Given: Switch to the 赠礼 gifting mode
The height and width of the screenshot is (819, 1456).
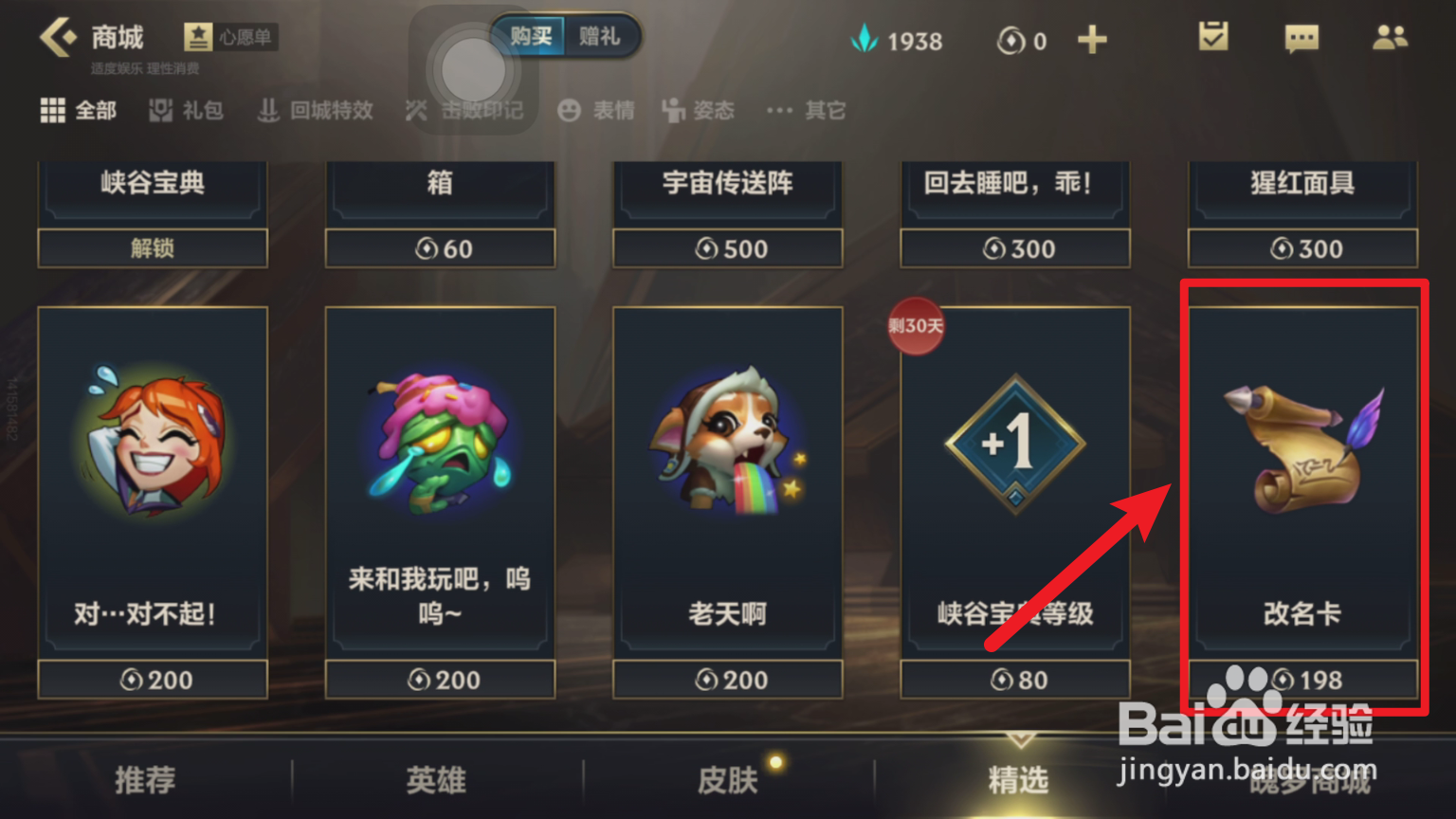Looking at the screenshot, I should 601,36.
